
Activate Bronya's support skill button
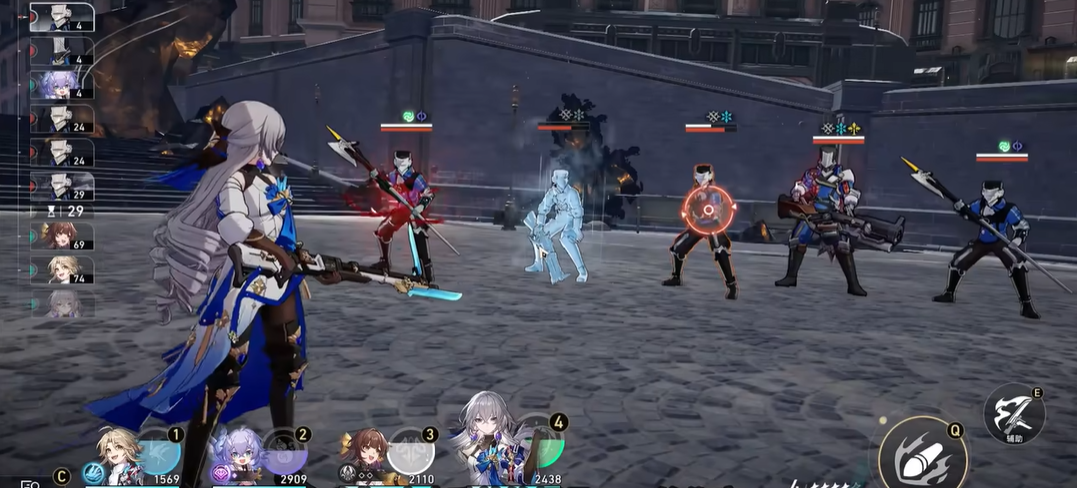click(x=1014, y=411)
